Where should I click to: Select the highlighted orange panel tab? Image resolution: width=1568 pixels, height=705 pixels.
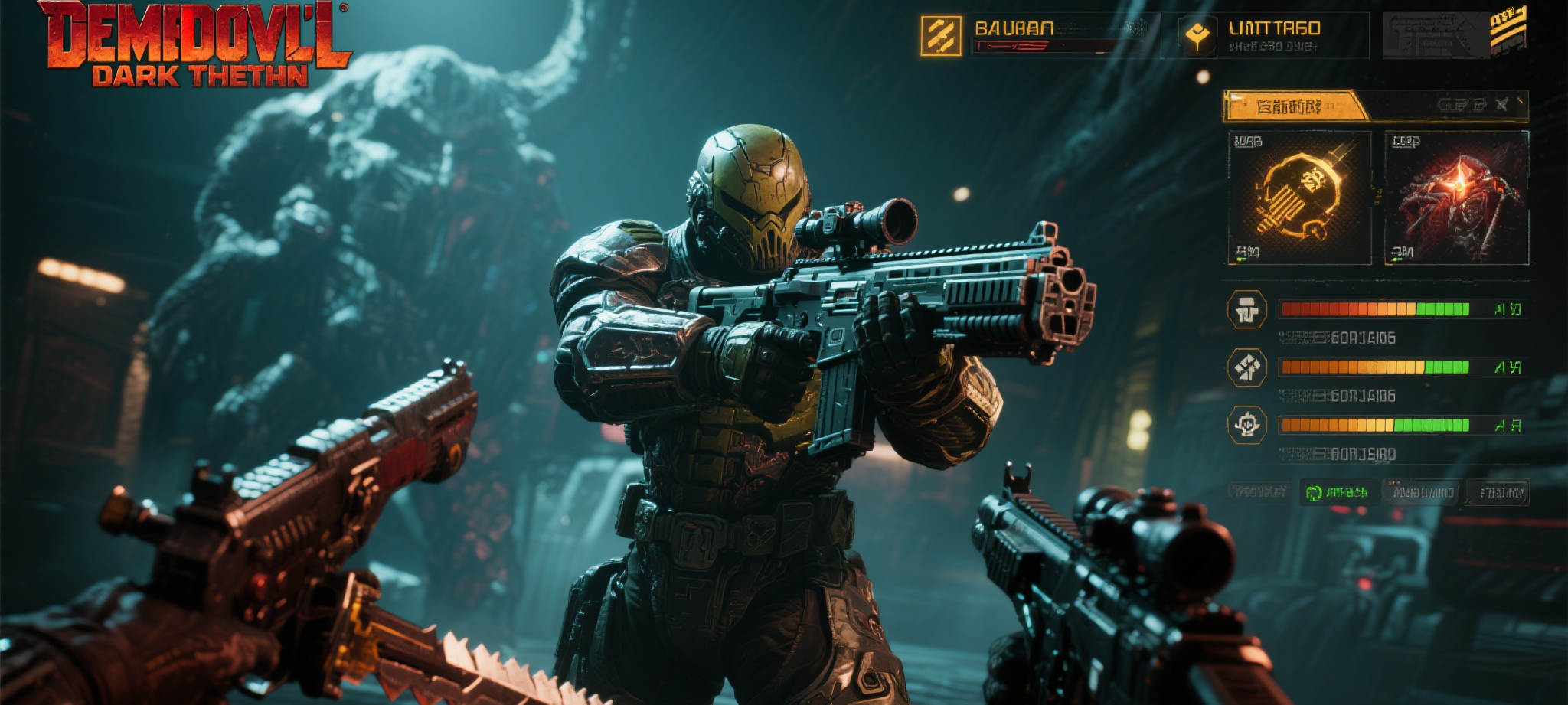1292,106
